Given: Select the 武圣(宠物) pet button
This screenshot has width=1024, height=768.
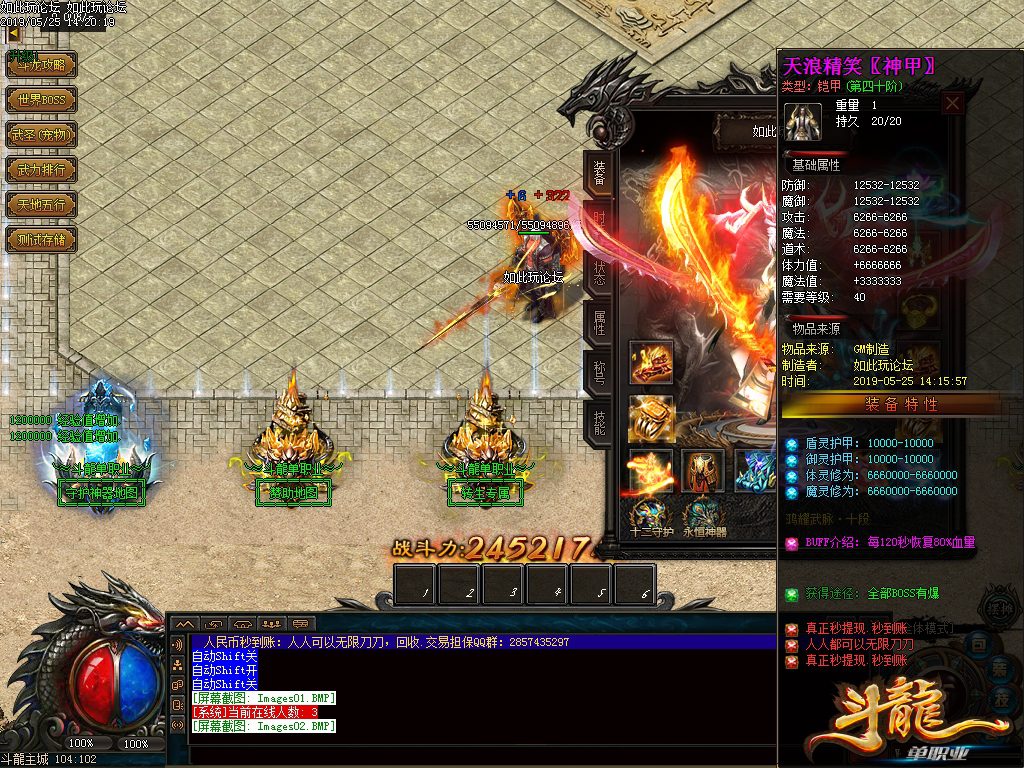Looking at the screenshot, I should (x=41, y=135).
